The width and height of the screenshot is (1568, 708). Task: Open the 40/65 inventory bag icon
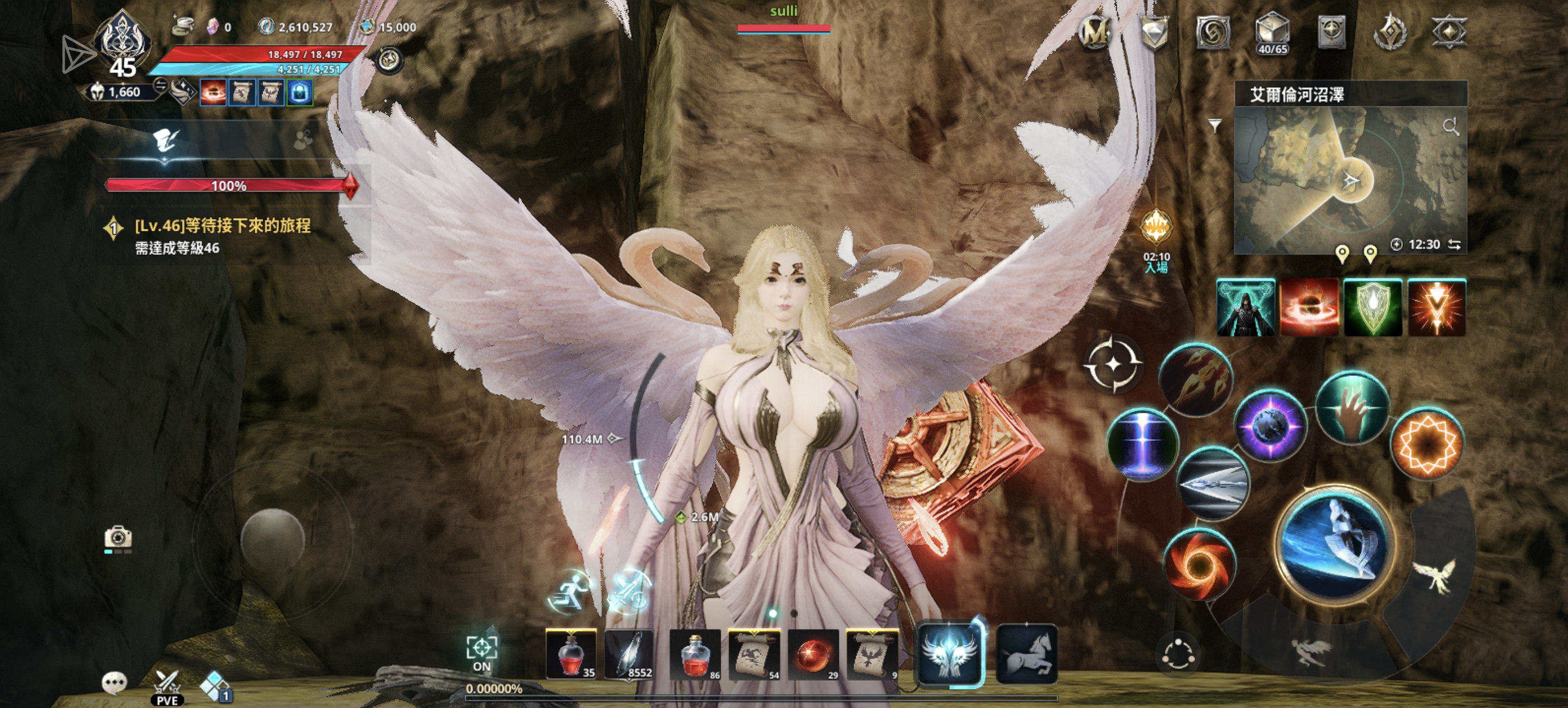(1272, 33)
